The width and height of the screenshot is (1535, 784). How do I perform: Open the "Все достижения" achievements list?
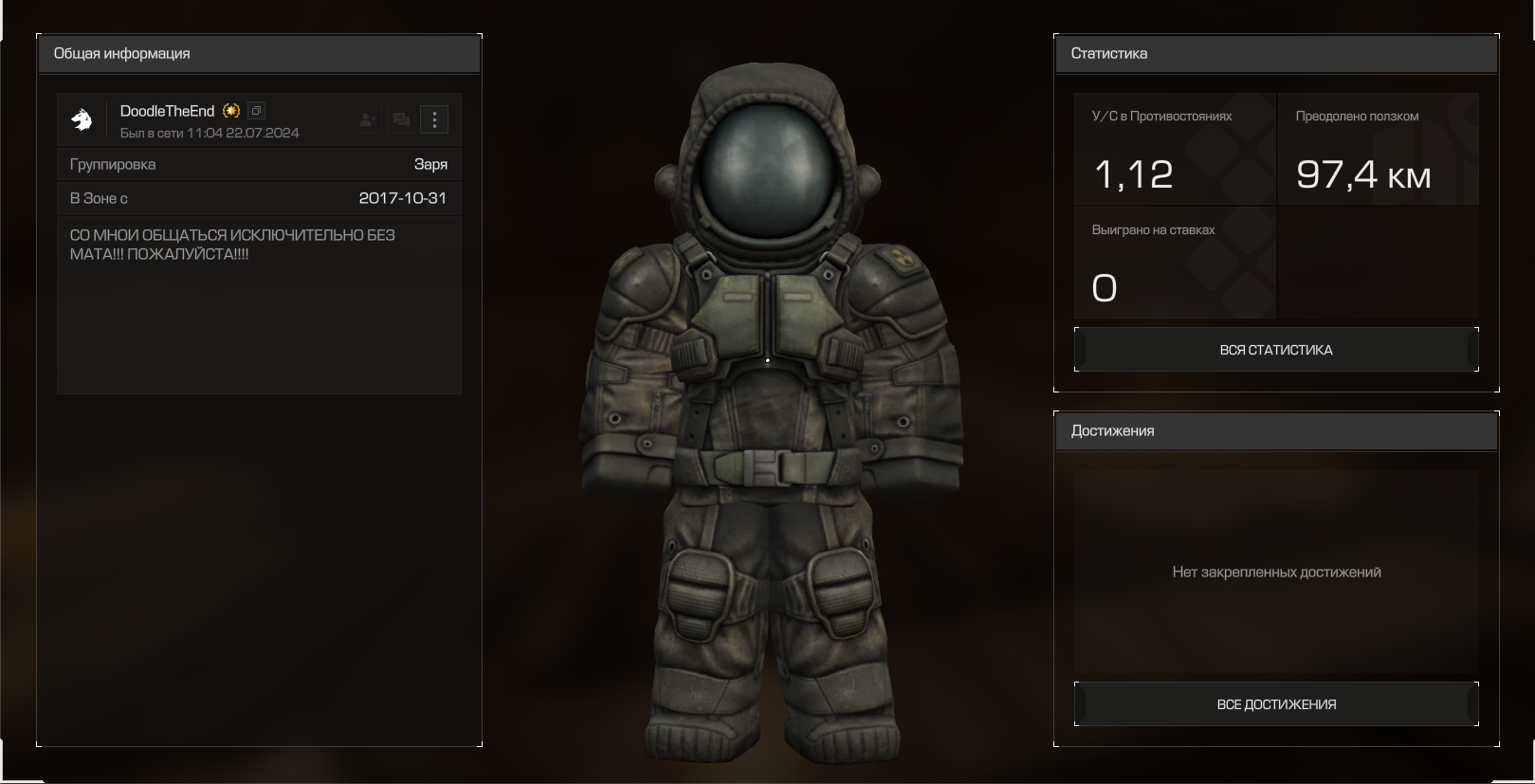pos(1275,704)
